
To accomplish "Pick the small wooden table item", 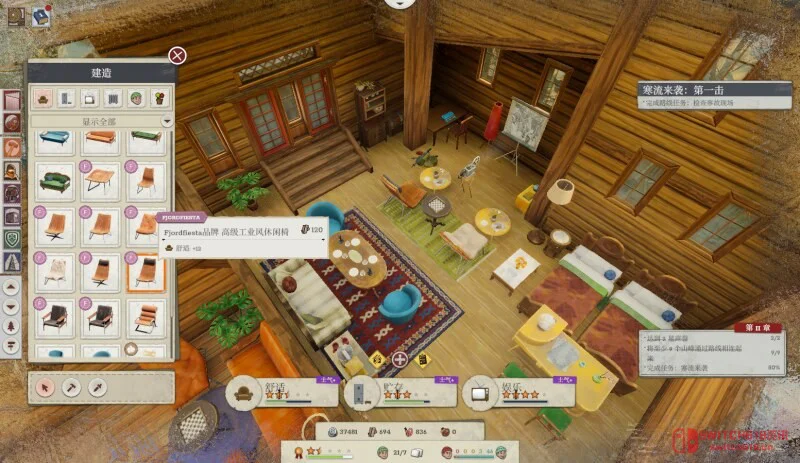I will [101, 182].
